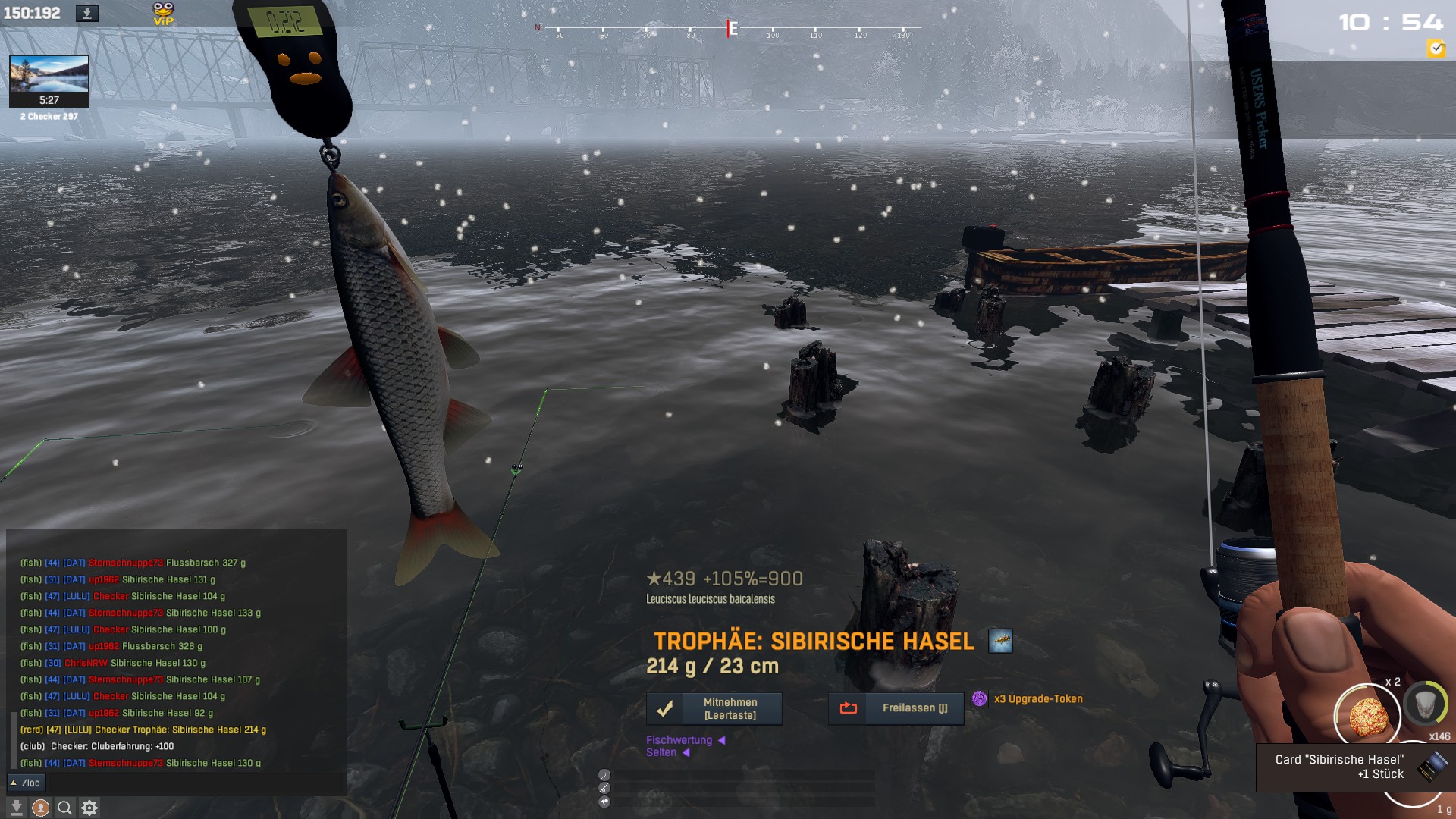Open the settings gear in the chat toolbar
1456x819 pixels.
[x=89, y=808]
